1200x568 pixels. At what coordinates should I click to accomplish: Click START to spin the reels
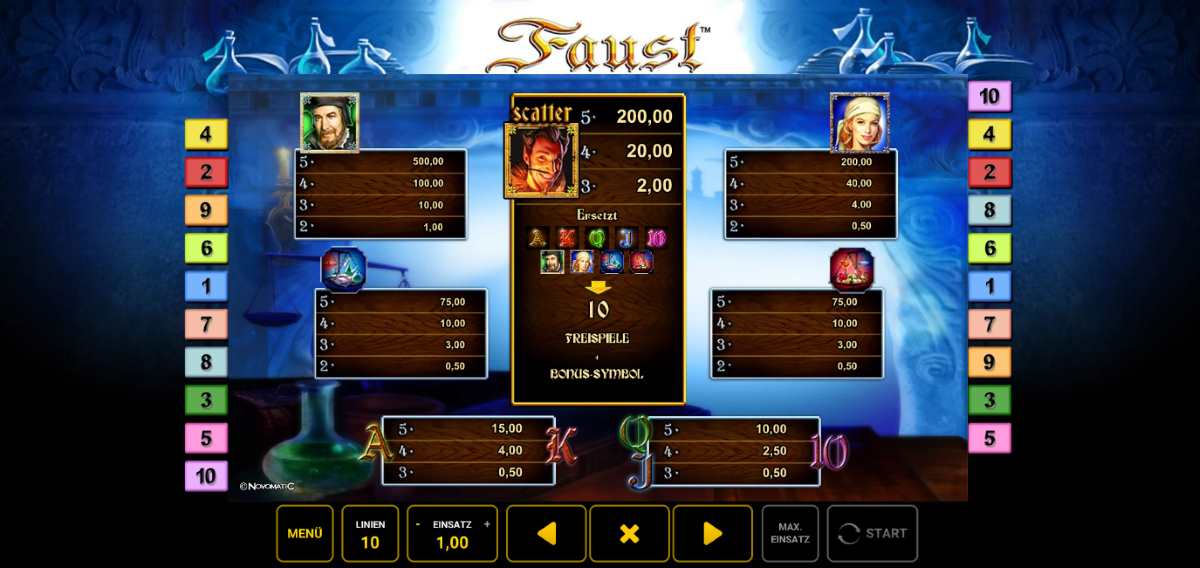[x=873, y=533]
